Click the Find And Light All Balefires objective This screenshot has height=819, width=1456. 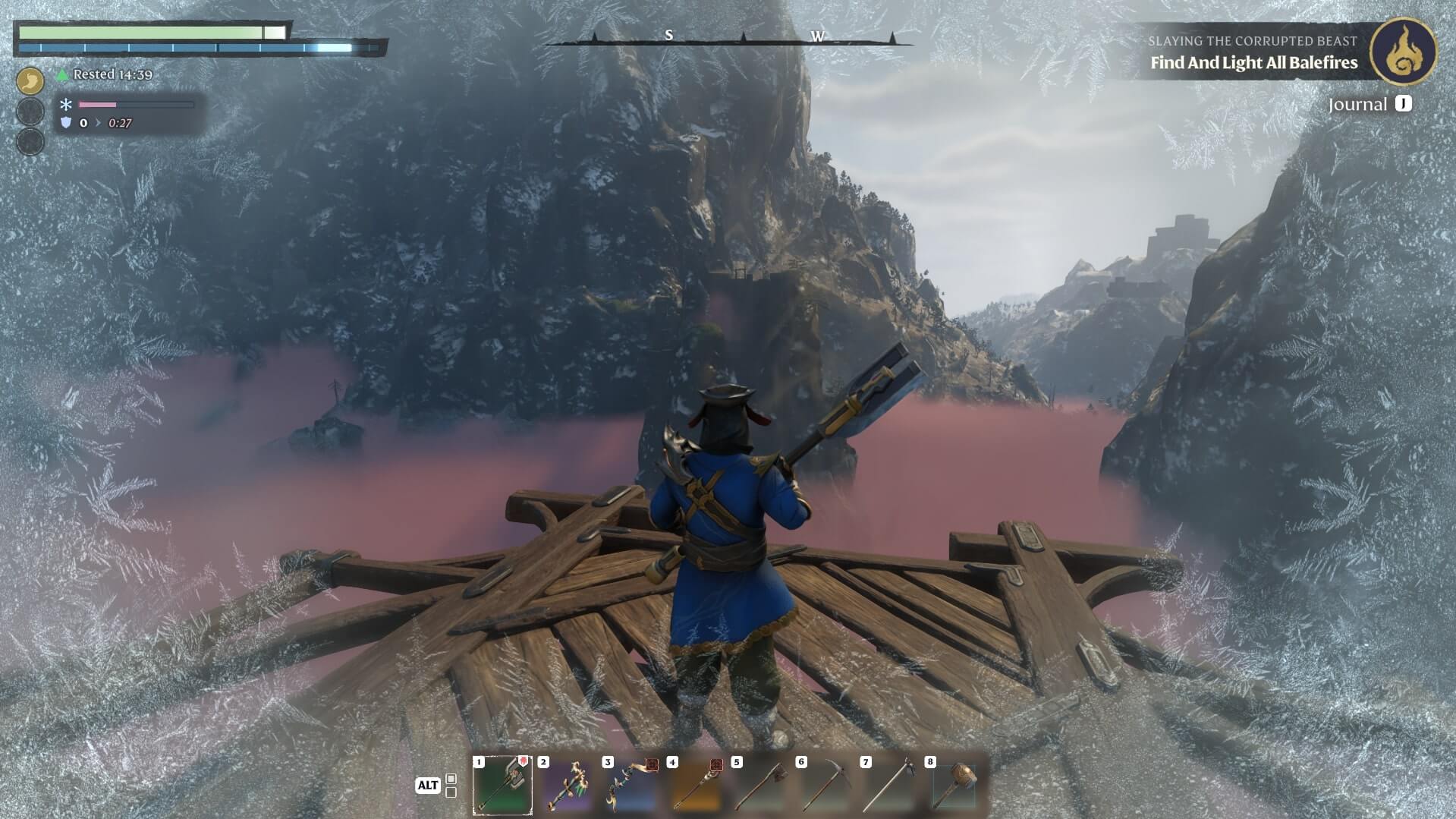pyautogui.click(x=1253, y=63)
